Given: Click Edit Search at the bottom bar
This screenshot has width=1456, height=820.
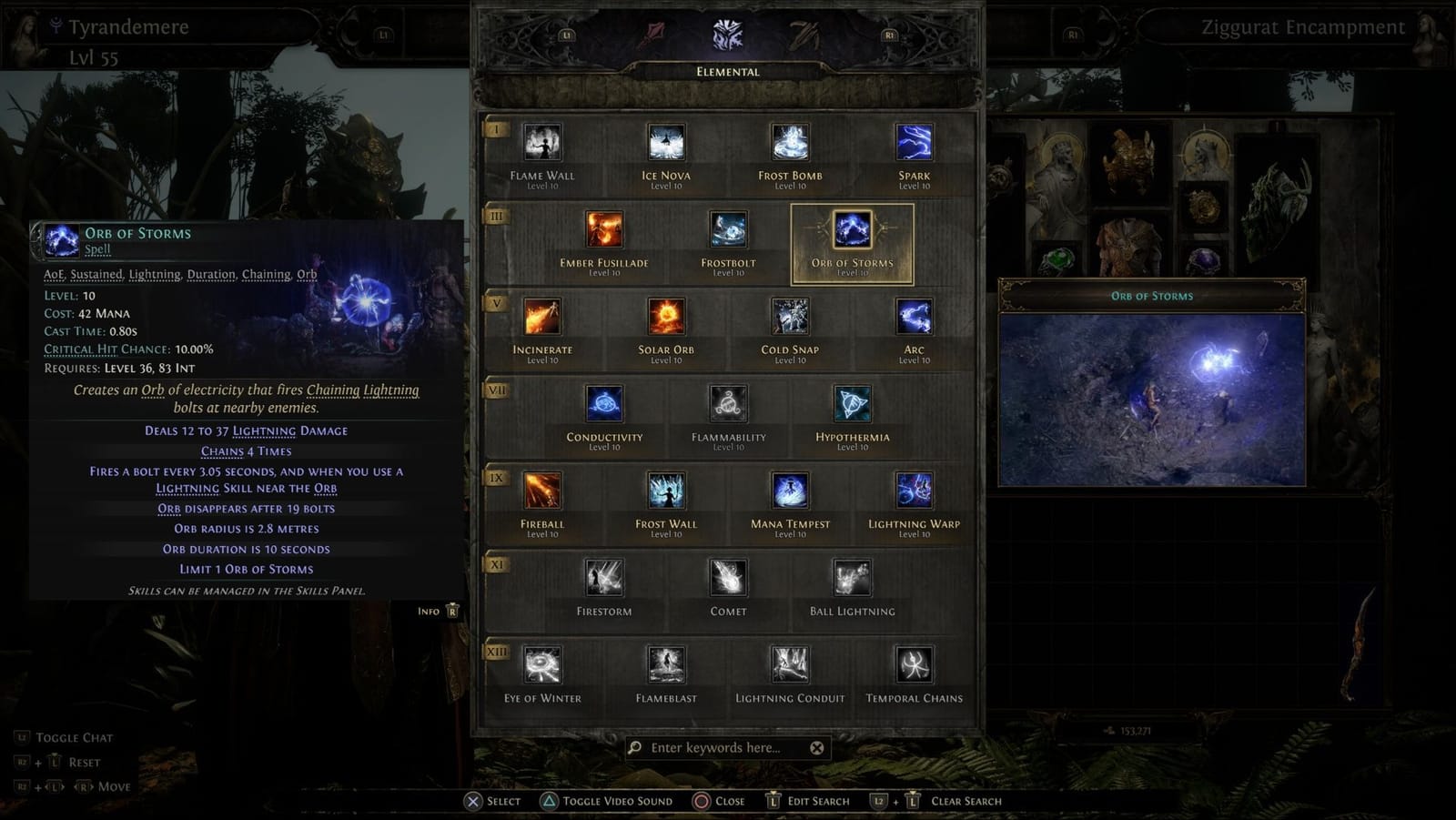Looking at the screenshot, I should tap(818, 801).
